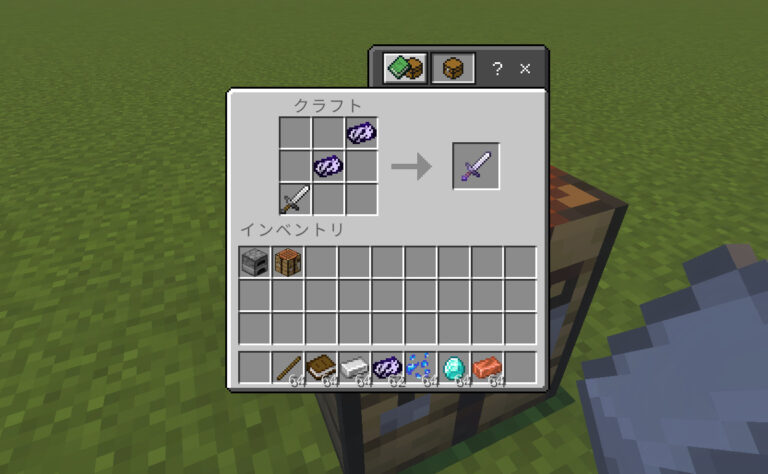Switch to the chest-only inventory tab
This screenshot has width=768, height=474.
452,69
